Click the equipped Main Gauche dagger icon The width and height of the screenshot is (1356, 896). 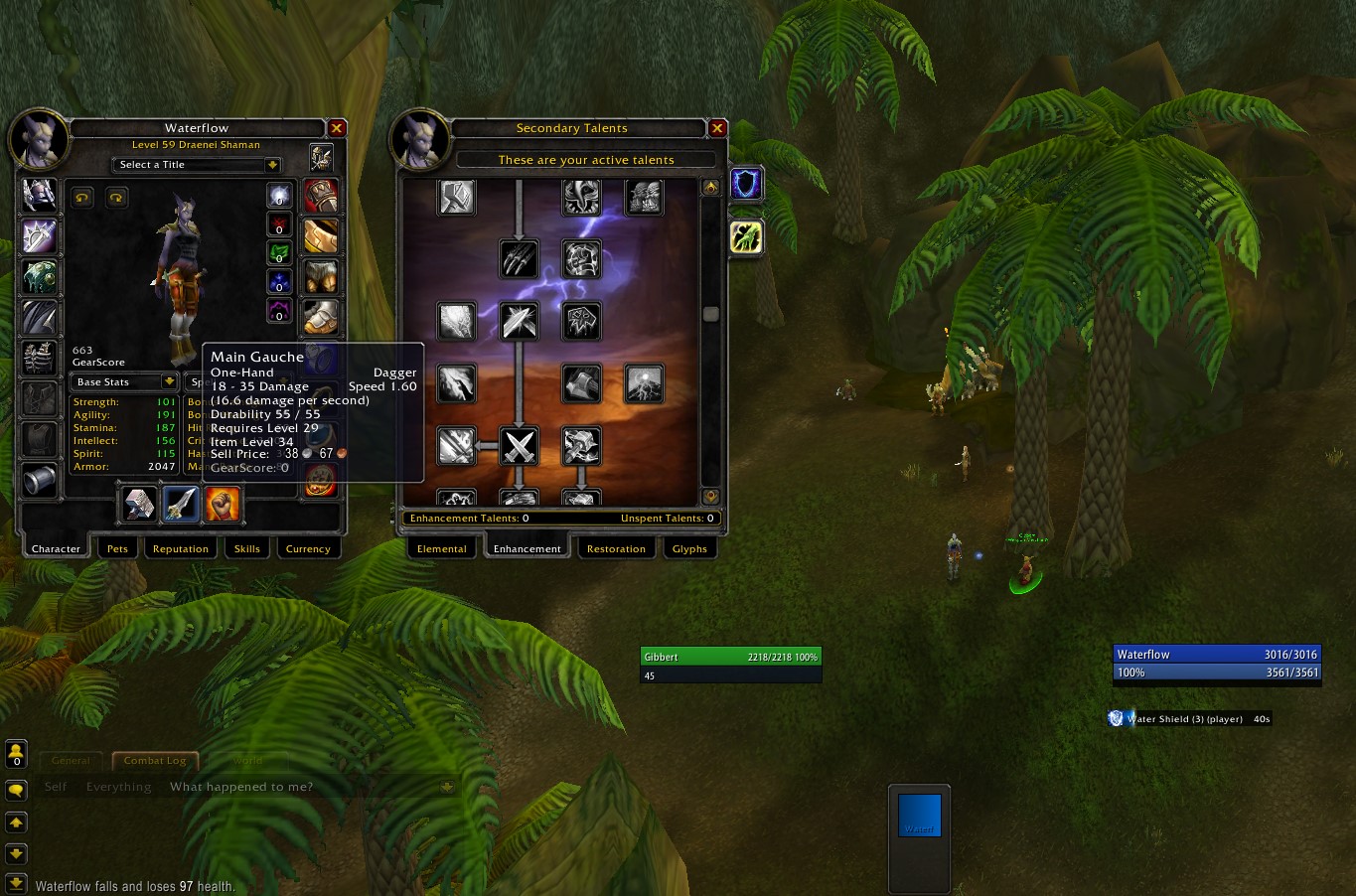(180, 505)
